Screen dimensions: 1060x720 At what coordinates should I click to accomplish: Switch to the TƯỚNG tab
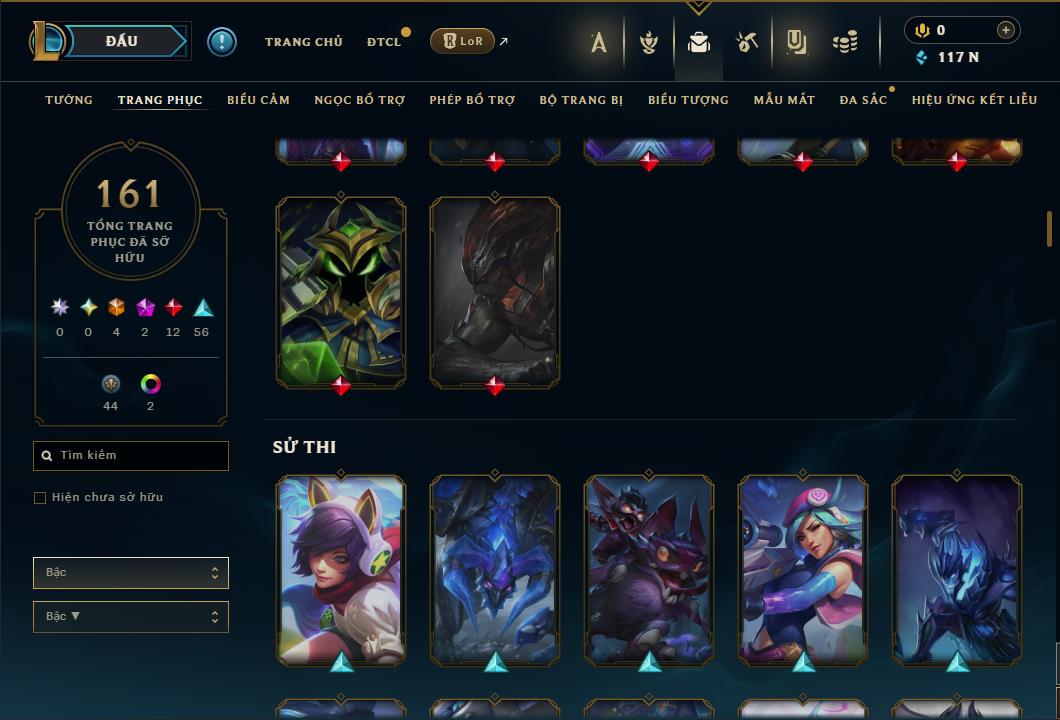[69, 100]
